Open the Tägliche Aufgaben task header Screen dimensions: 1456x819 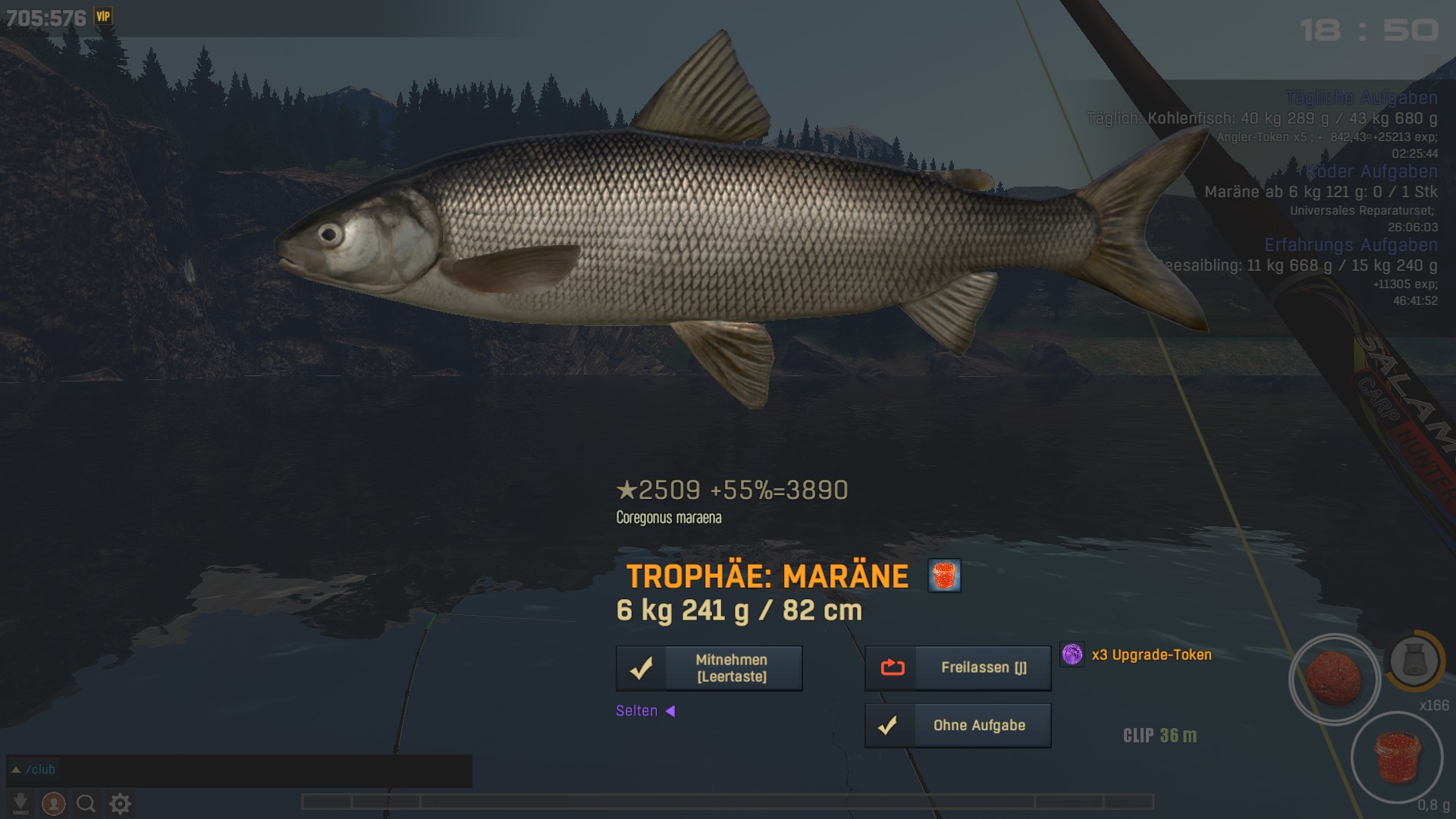pyautogui.click(x=1361, y=98)
